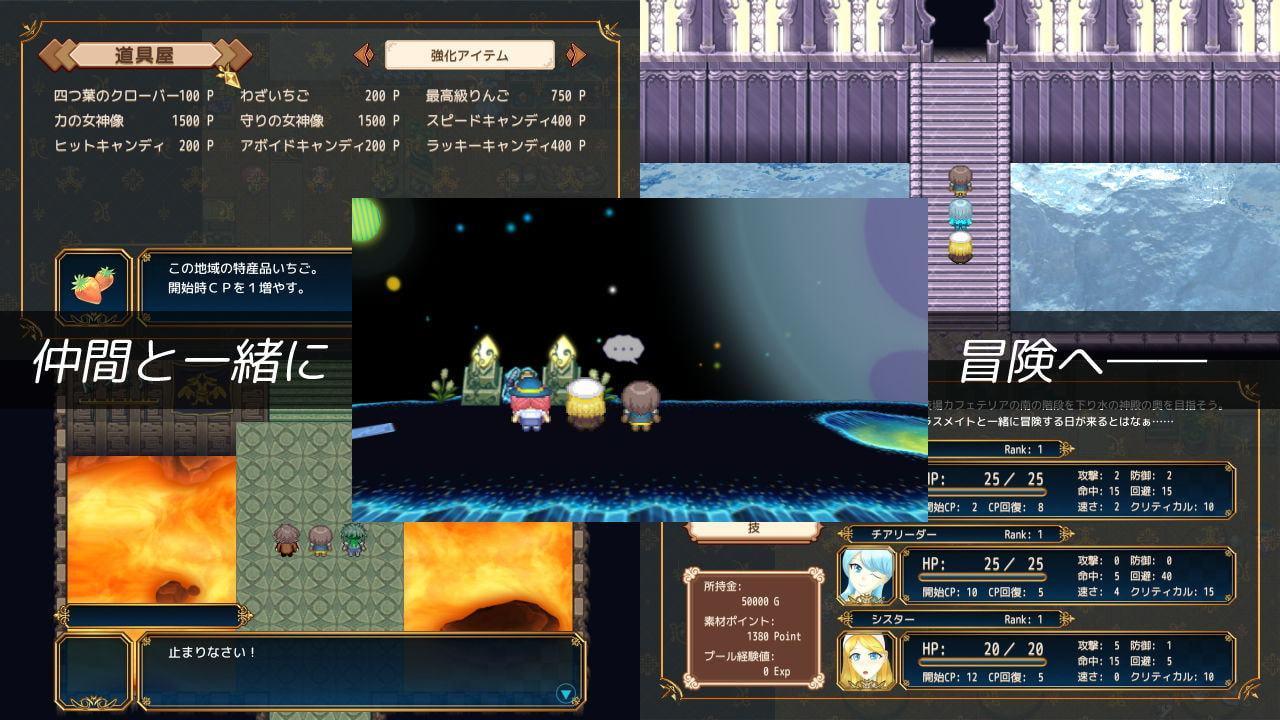The width and height of the screenshot is (1280, 720).
Task: Click the blonde sister portrait
Action: point(866,661)
